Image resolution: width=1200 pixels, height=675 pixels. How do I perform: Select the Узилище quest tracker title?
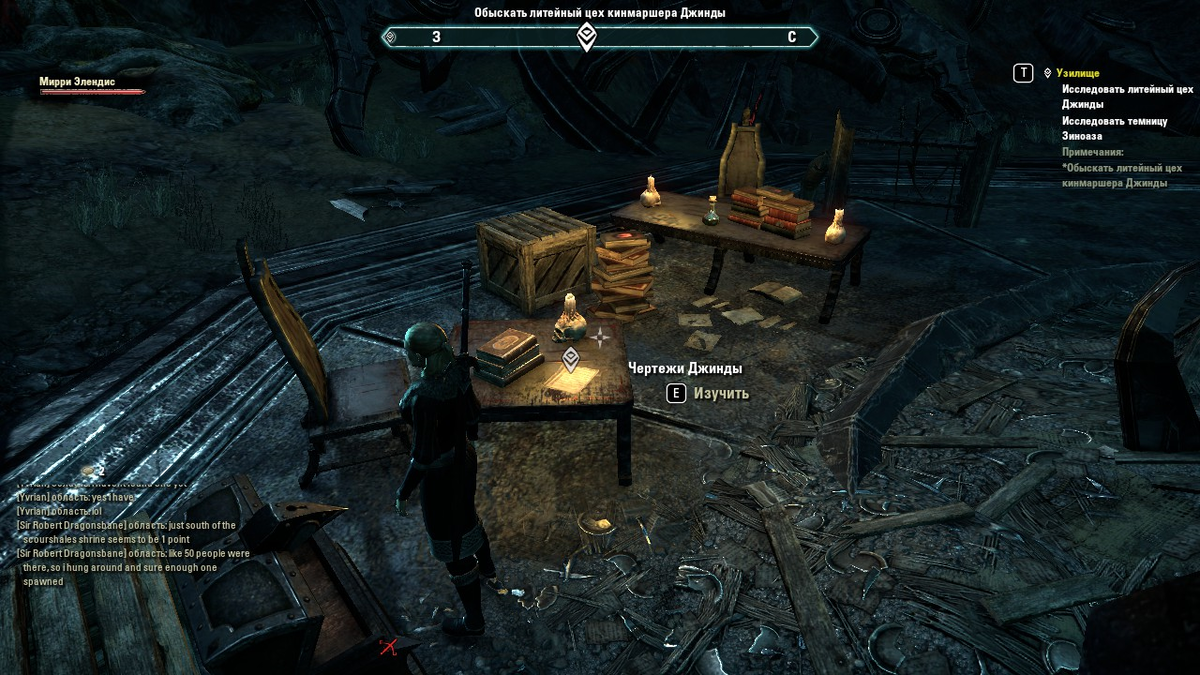point(1080,74)
